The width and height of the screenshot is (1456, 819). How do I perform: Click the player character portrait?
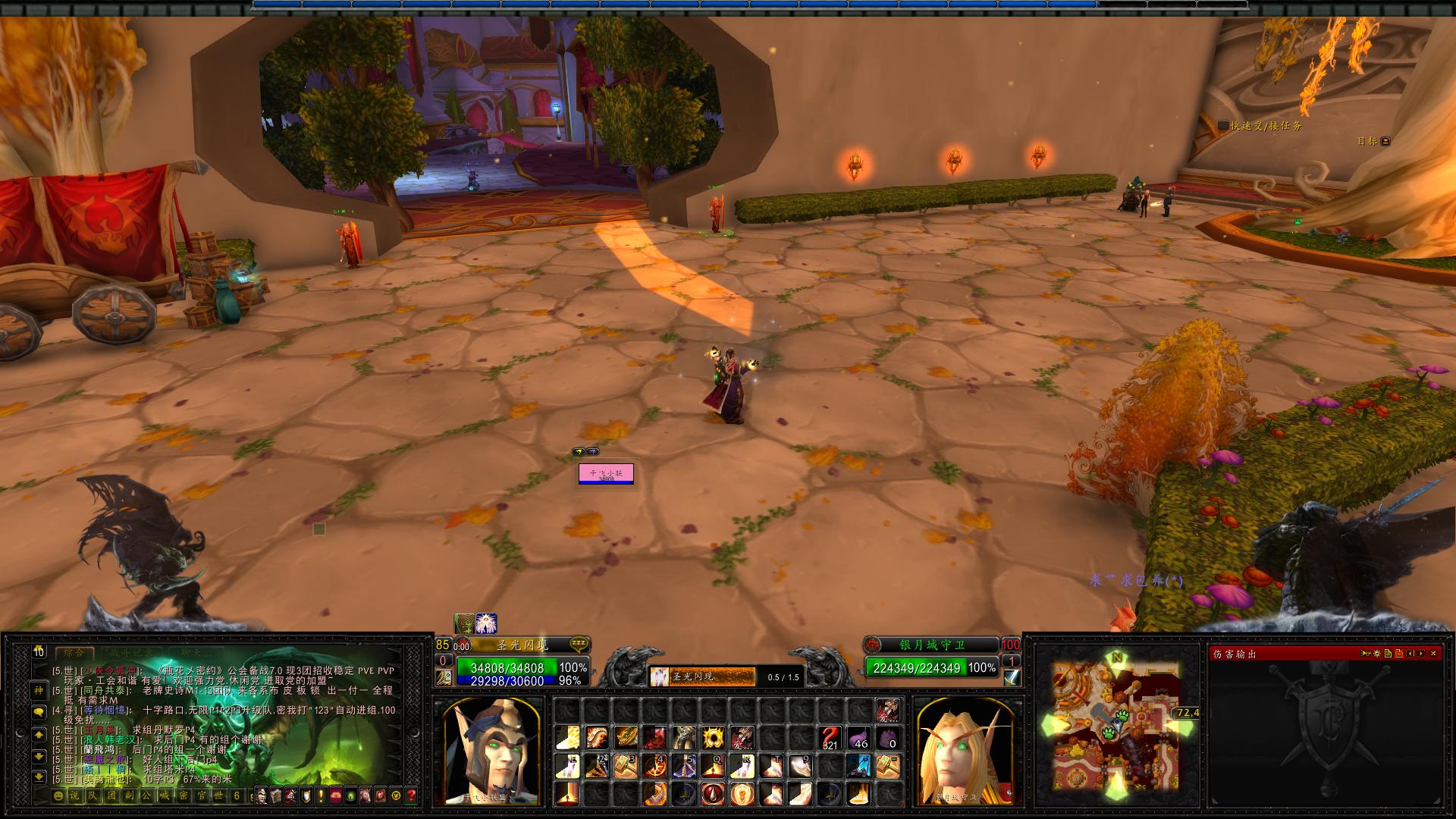click(x=488, y=749)
